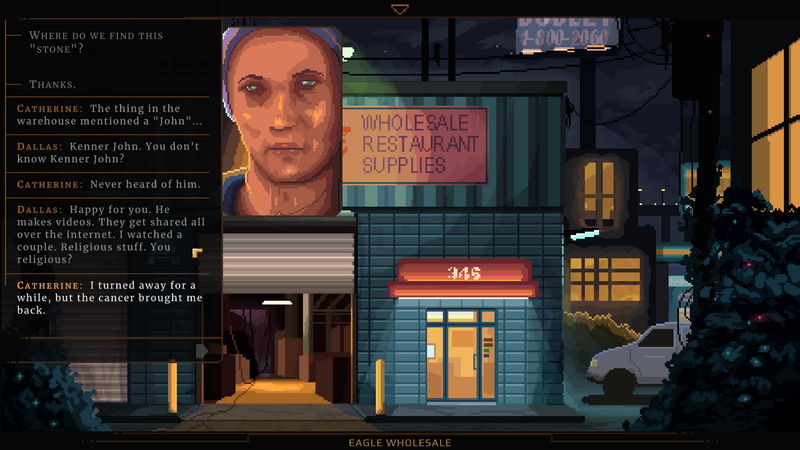The height and width of the screenshot is (450, 800).
Task: Collapse the dialogue log with the gray arrow
Action: (x=203, y=350)
